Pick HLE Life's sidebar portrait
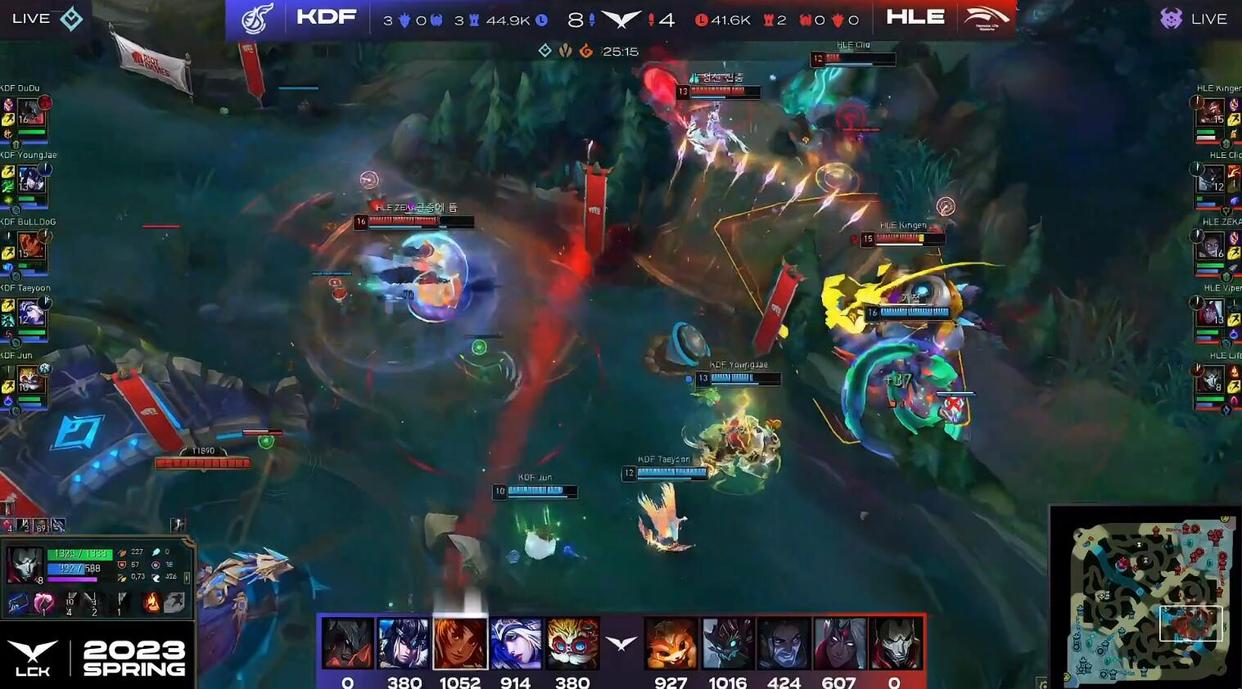1242x689 pixels. pyautogui.click(x=1211, y=381)
